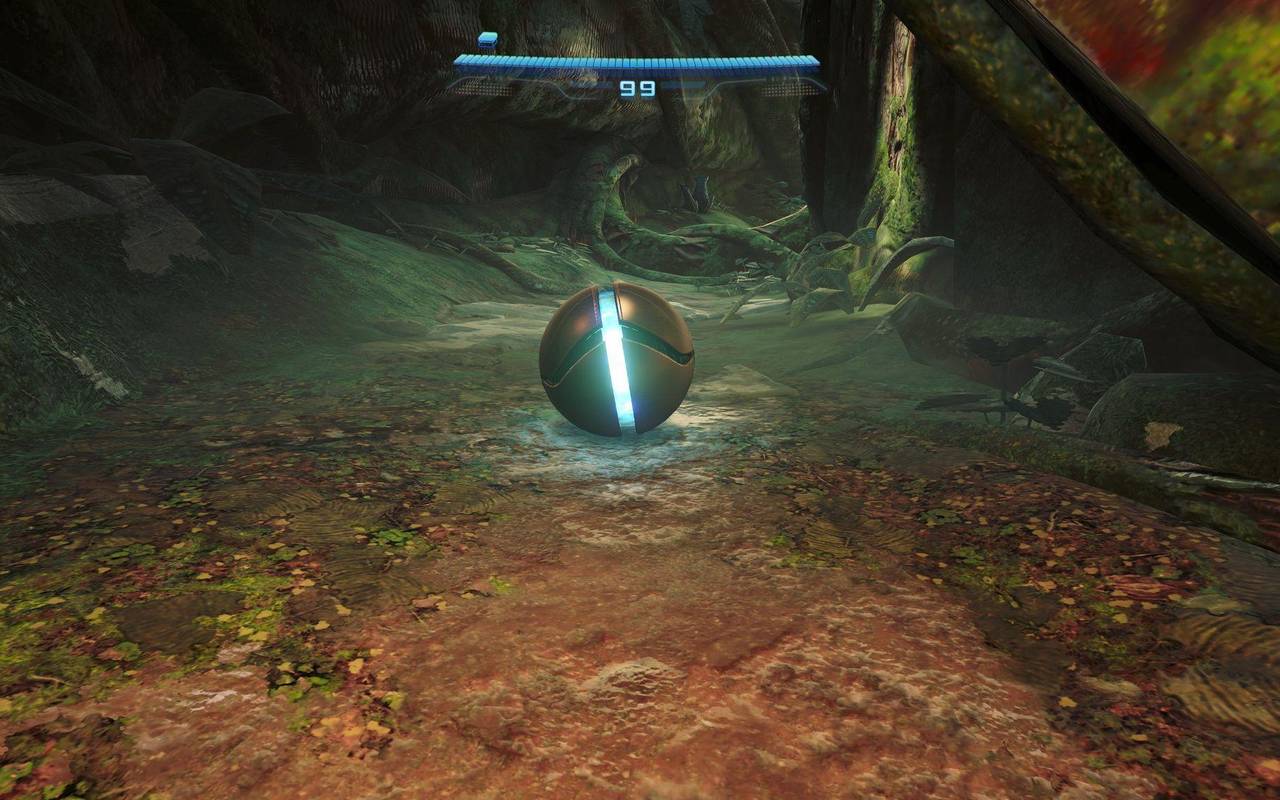Viewport: 1280px width, 800px height.
Task: Click the Energy Tank icon above the health bar
Action: click(487, 40)
